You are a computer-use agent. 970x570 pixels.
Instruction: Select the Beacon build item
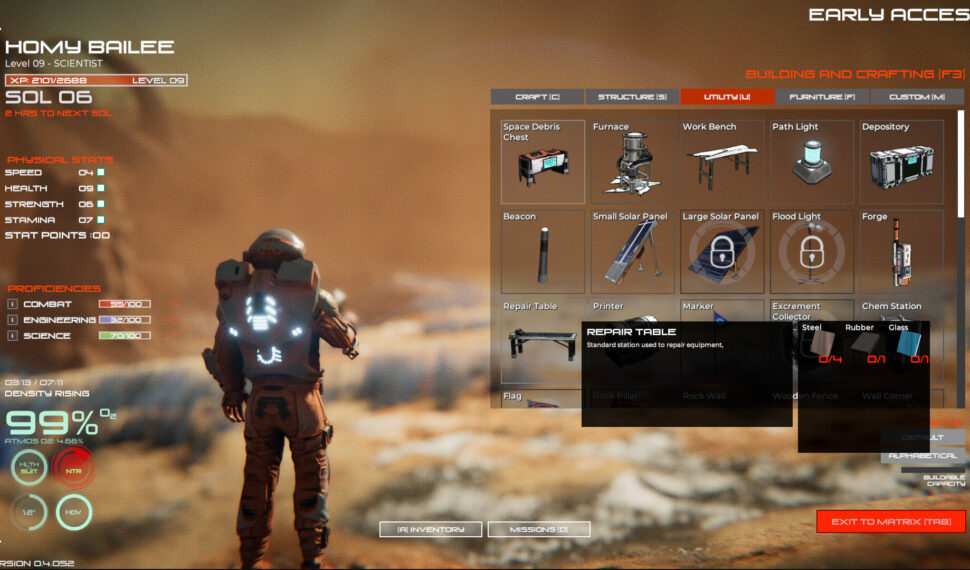pyautogui.click(x=543, y=251)
